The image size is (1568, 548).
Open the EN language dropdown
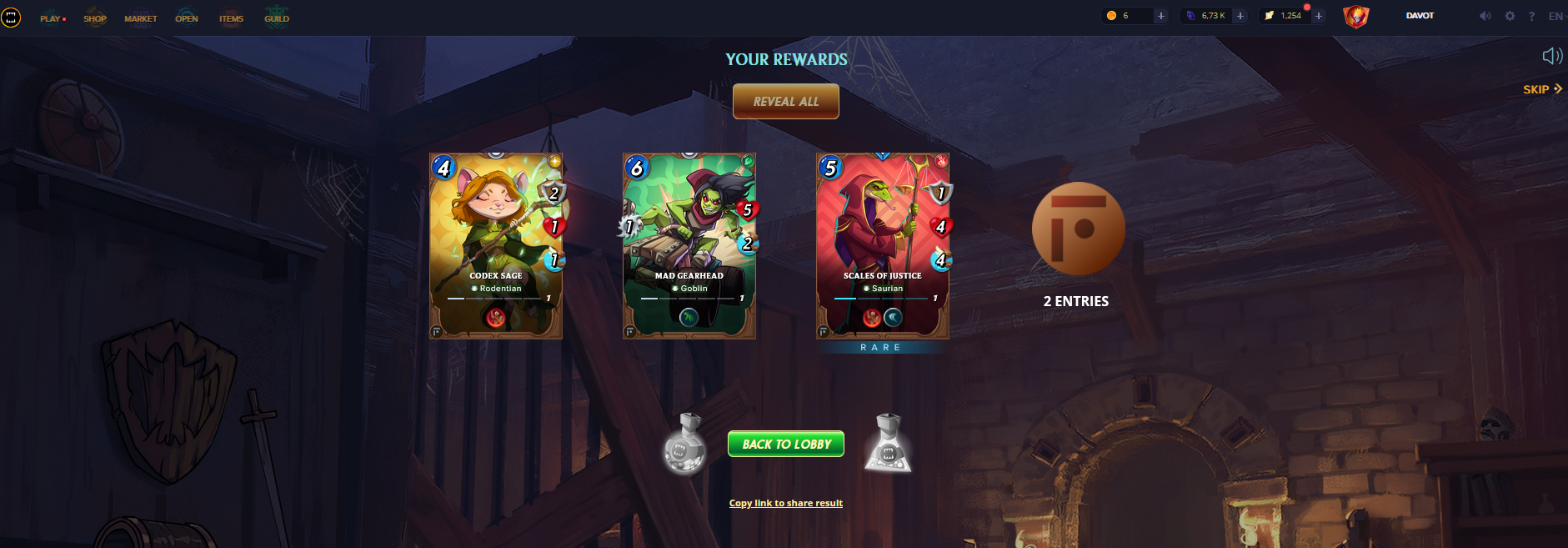1555,16
